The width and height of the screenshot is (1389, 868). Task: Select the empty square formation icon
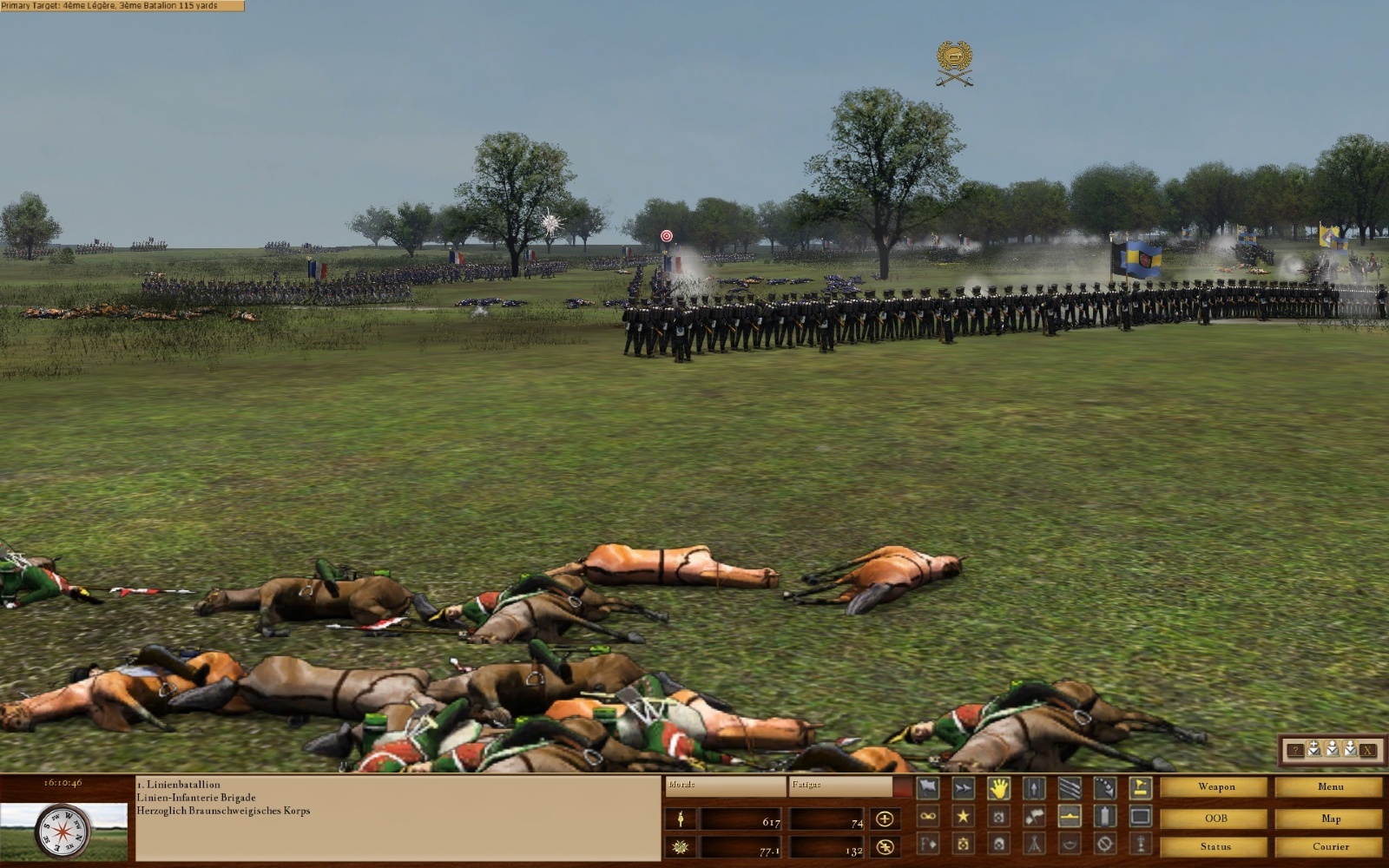tap(1140, 817)
